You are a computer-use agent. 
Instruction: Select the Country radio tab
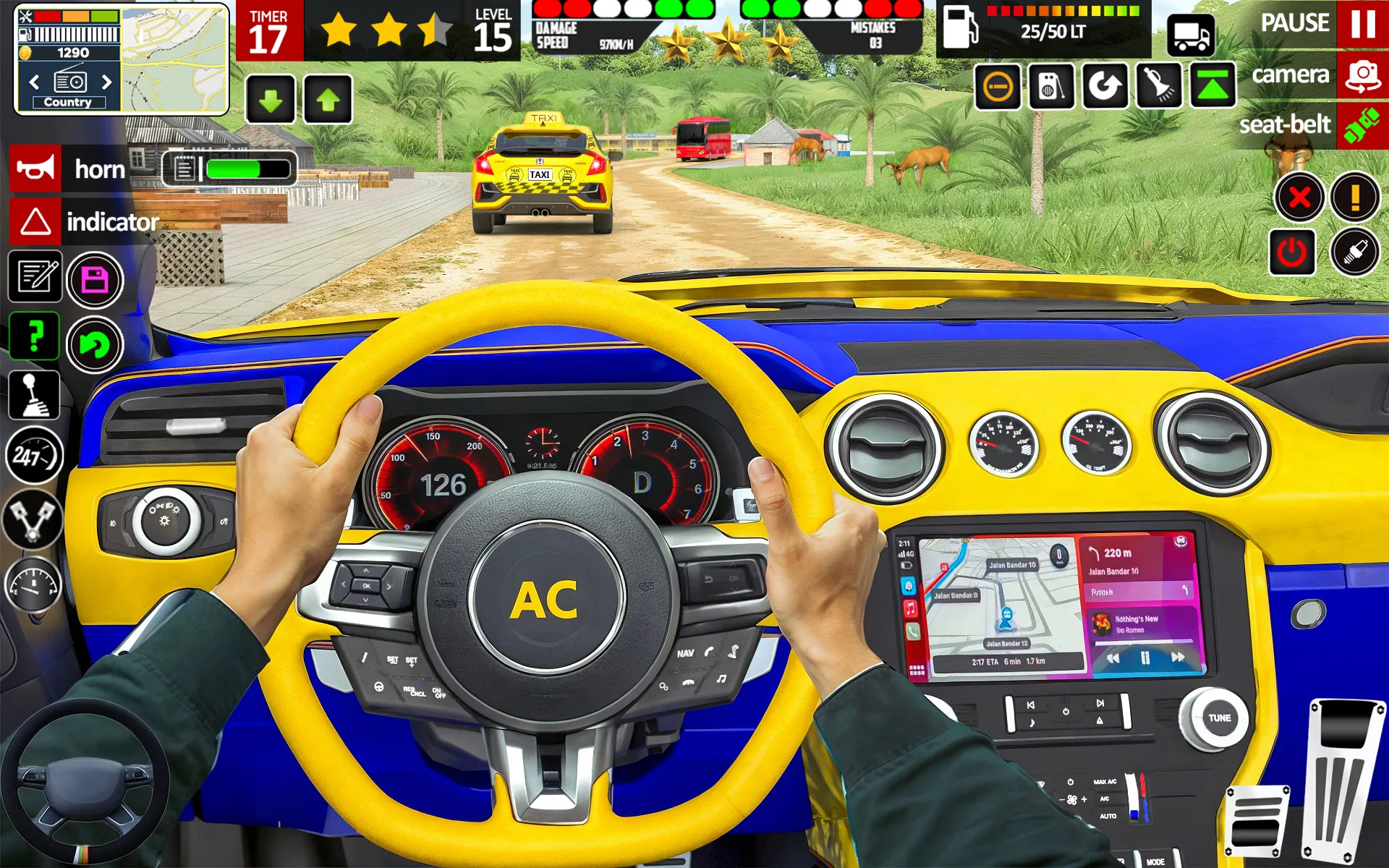click(x=69, y=101)
